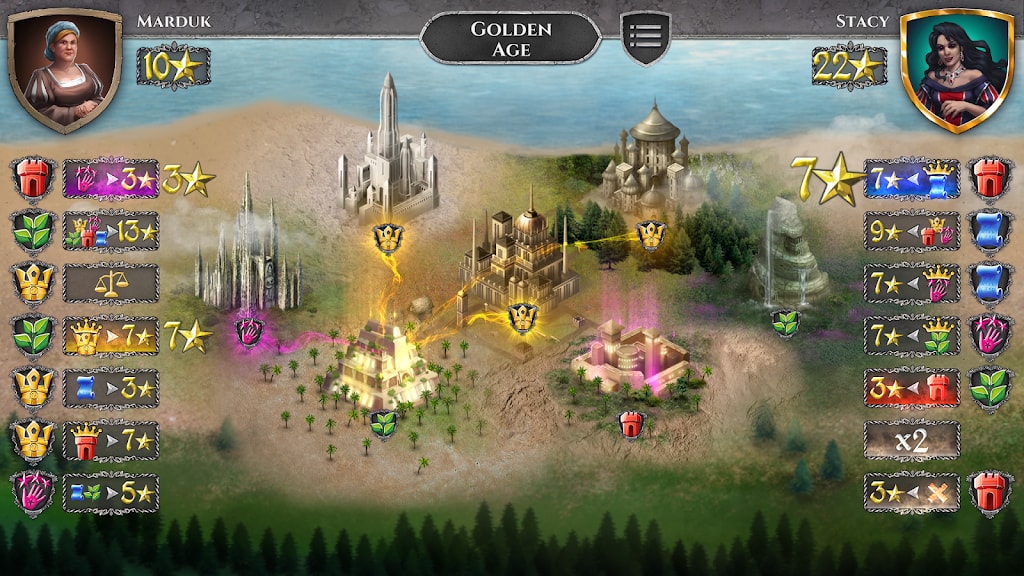Image resolution: width=1024 pixels, height=576 pixels.
Task: Click the magenta hand shield on the map
Action: pyautogui.click(x=249, y=330)
